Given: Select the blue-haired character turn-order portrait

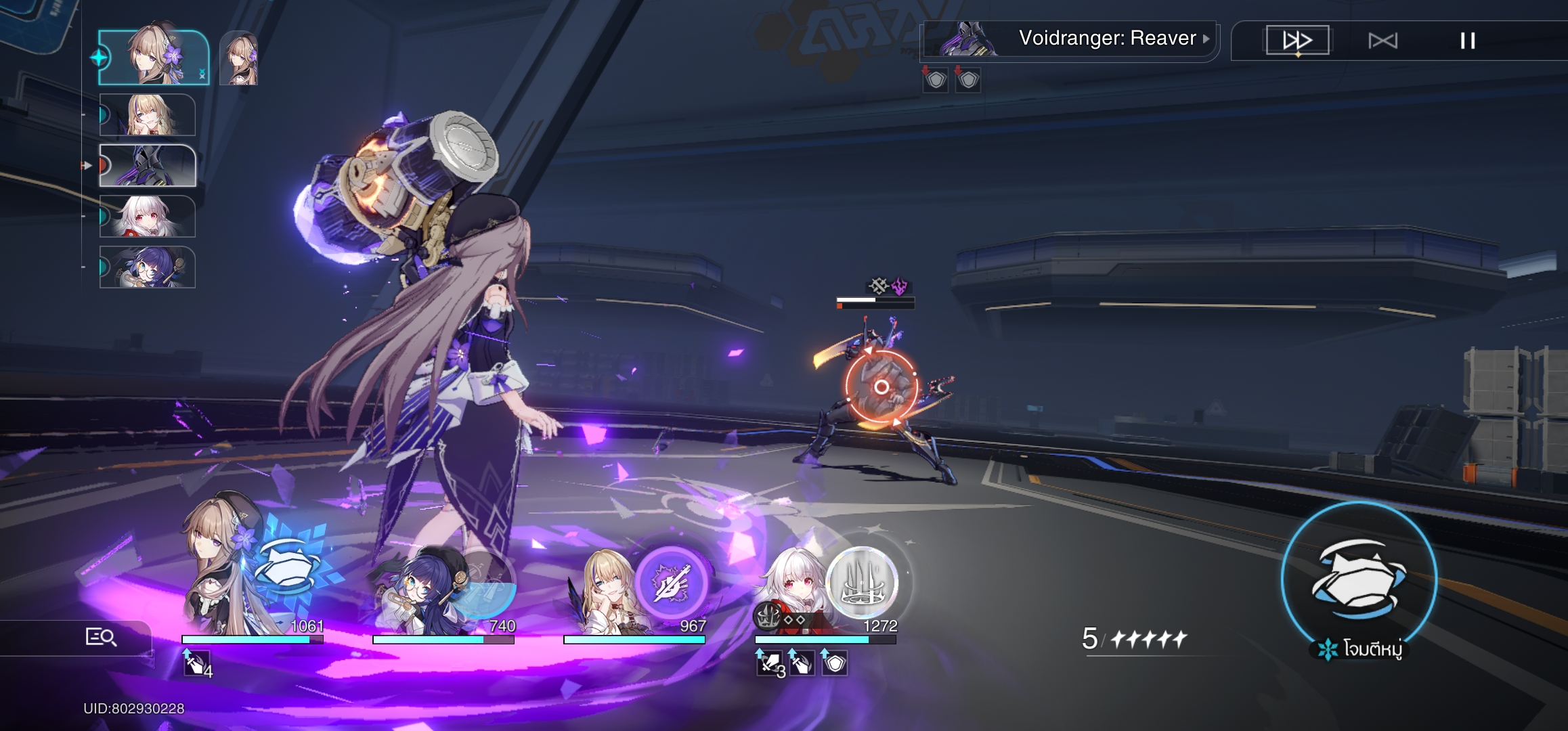Looking at the screenshot, I should pyautogui.click(x=148, y=267).
